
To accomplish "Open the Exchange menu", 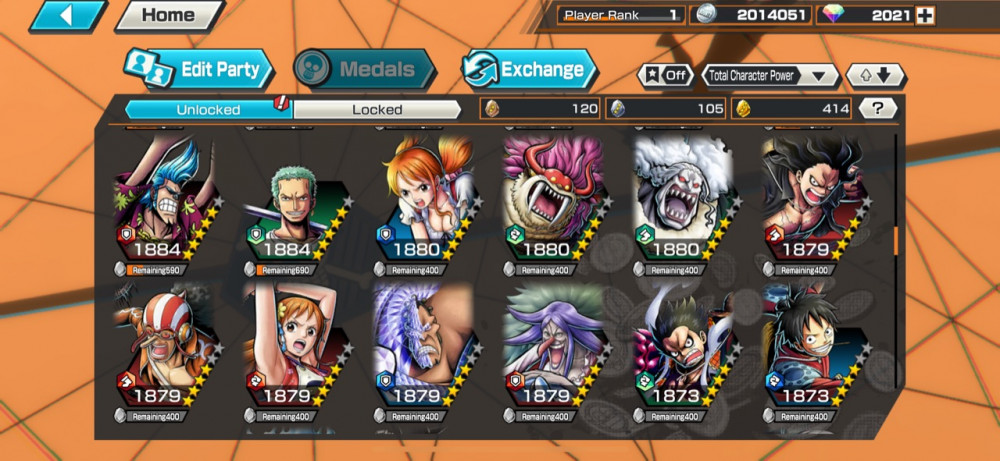I will [529, 69].
